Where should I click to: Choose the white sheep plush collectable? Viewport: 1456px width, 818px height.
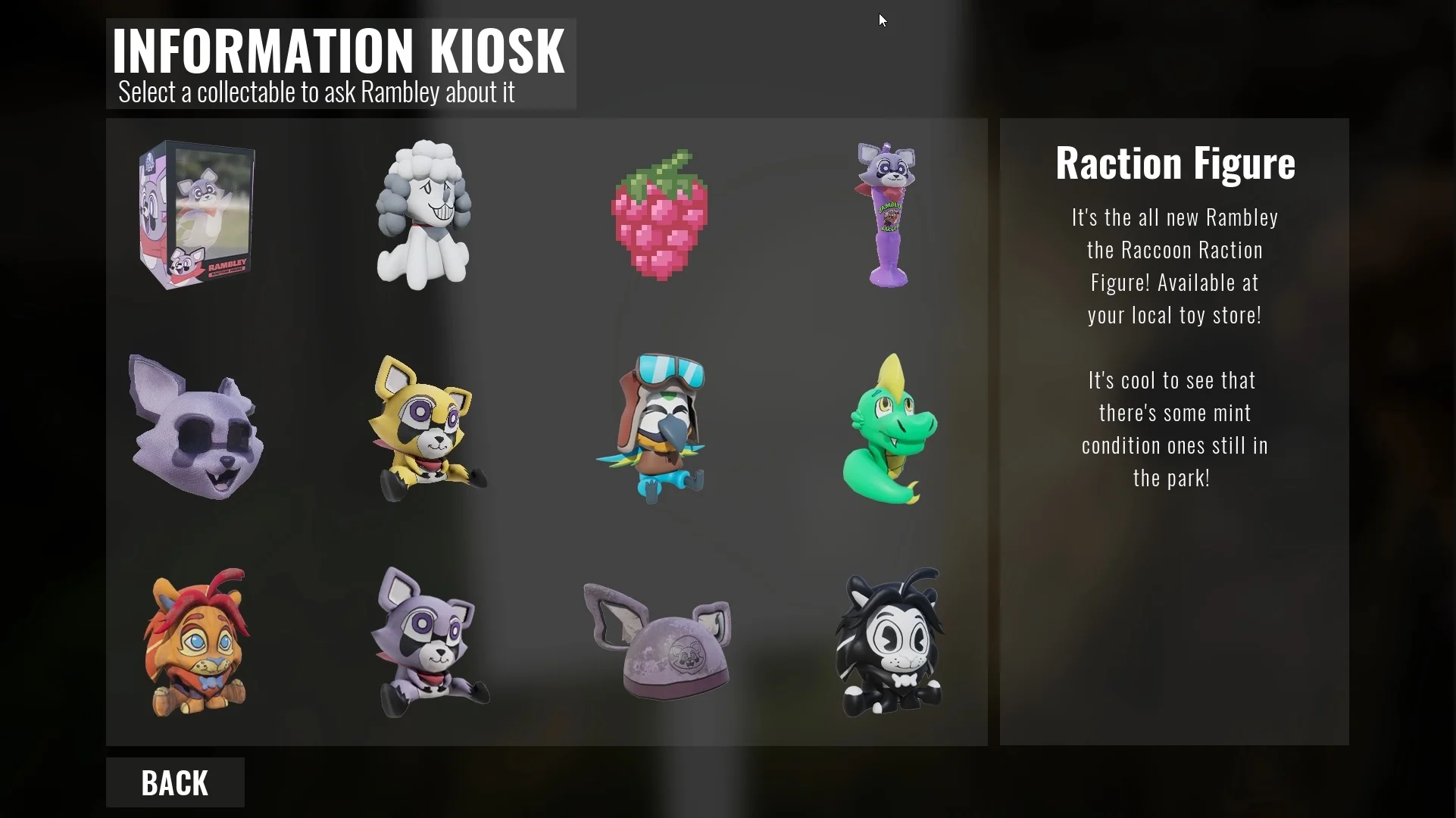pos(424,215)
